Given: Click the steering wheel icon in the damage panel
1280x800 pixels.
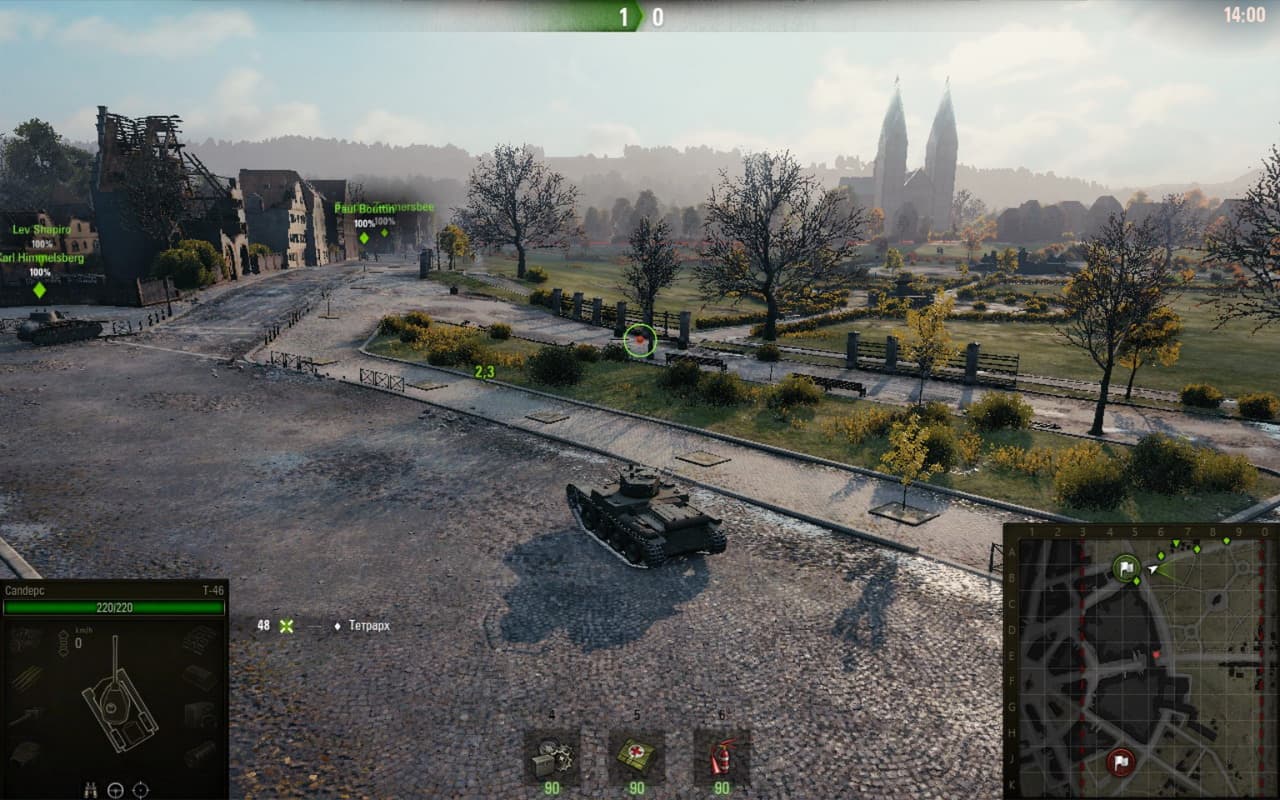Looking at the screenshot, I should click(116, 789).
